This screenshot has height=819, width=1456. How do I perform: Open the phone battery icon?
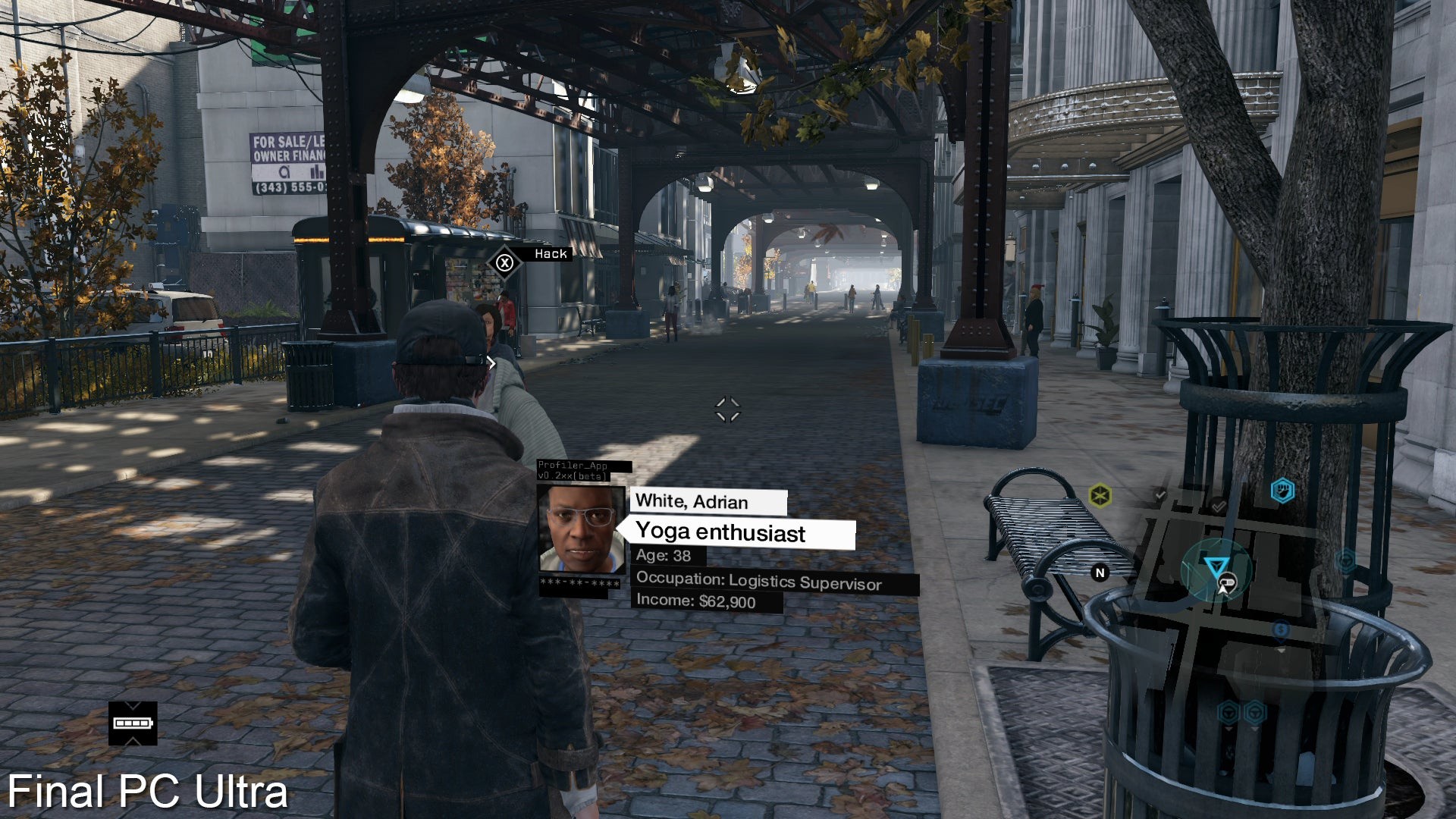[133, 723]
